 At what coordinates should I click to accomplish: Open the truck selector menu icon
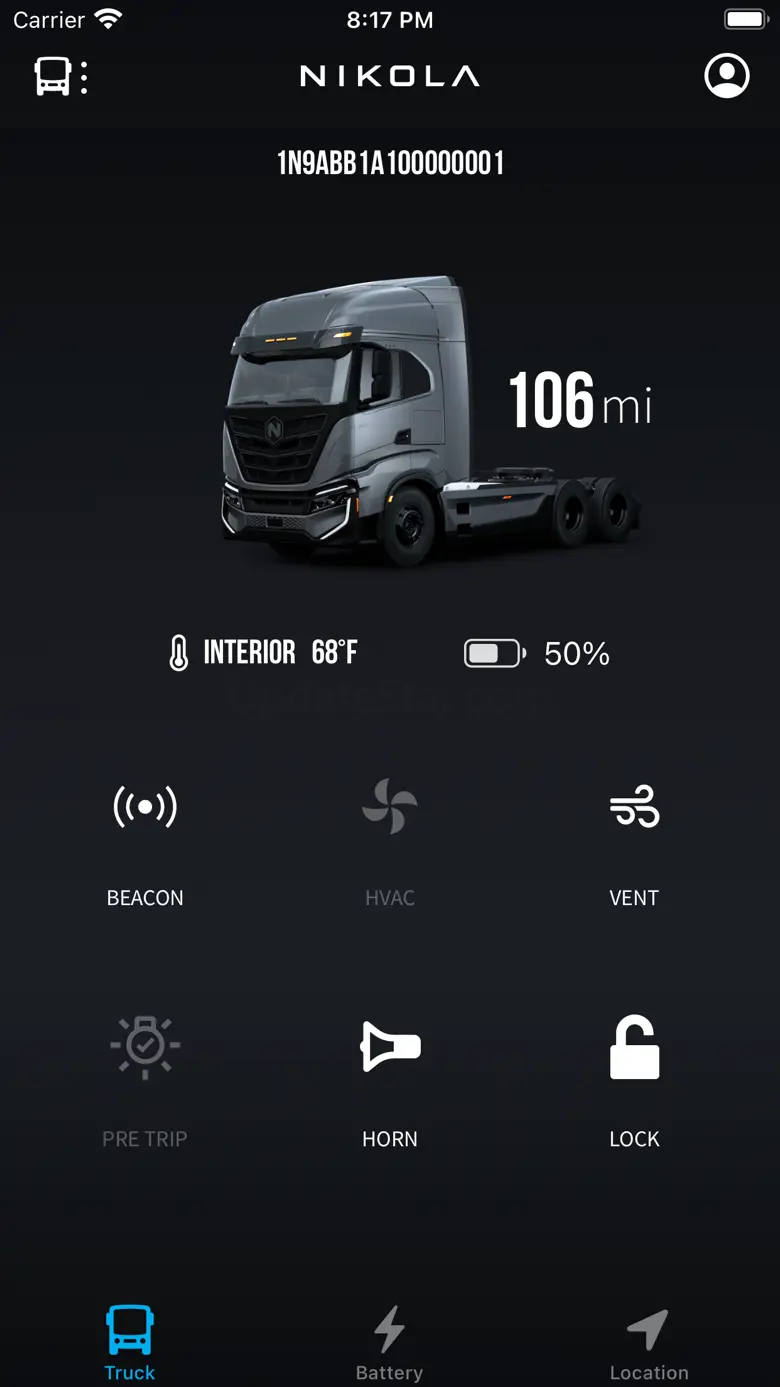tap(60, 77)
